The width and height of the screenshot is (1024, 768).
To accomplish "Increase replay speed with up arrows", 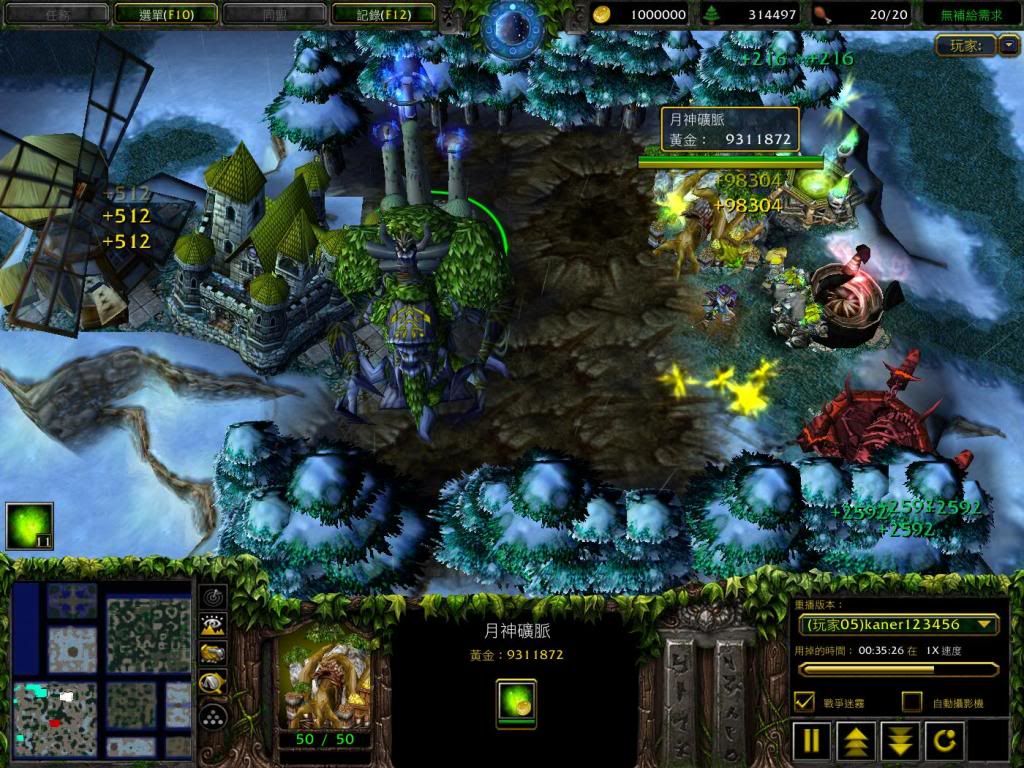I will [x=857, y=741].
